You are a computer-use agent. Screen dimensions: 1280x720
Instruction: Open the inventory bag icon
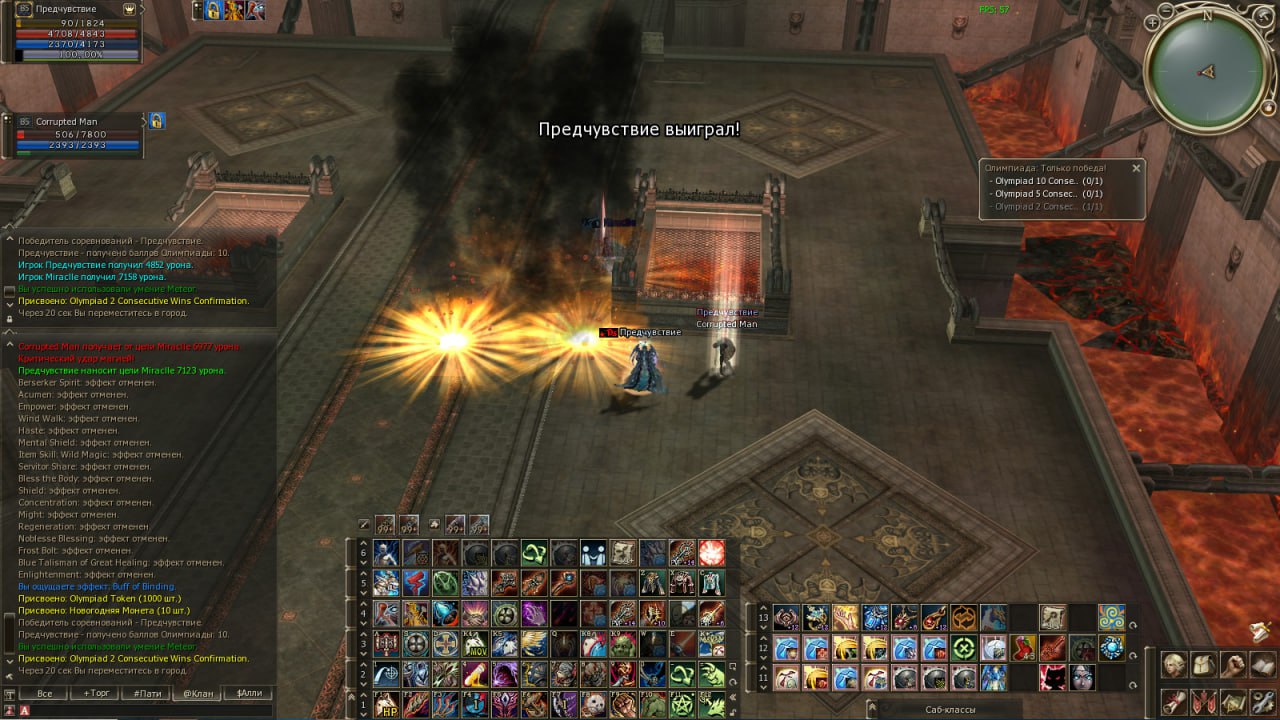1204,664
